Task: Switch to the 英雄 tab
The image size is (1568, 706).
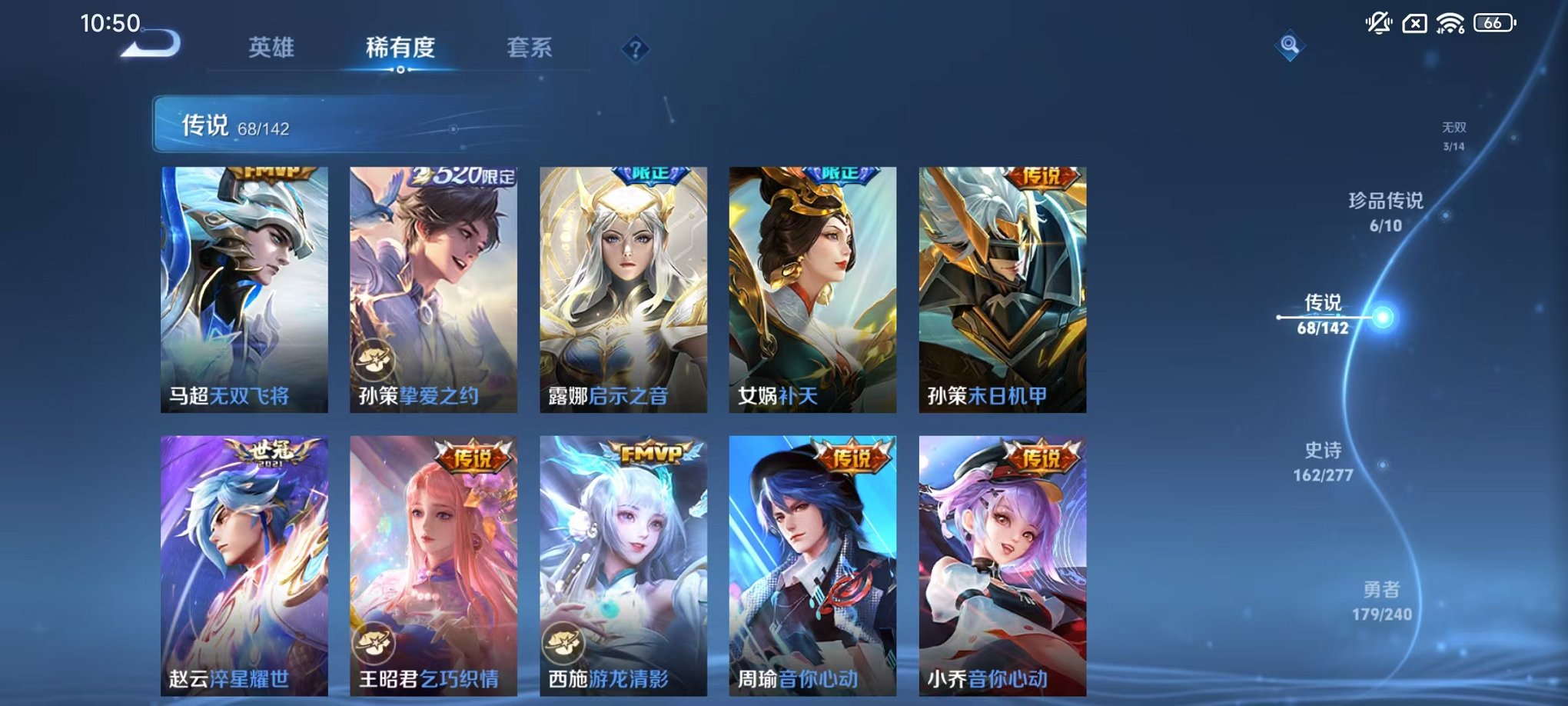Action: click(271, 46)
